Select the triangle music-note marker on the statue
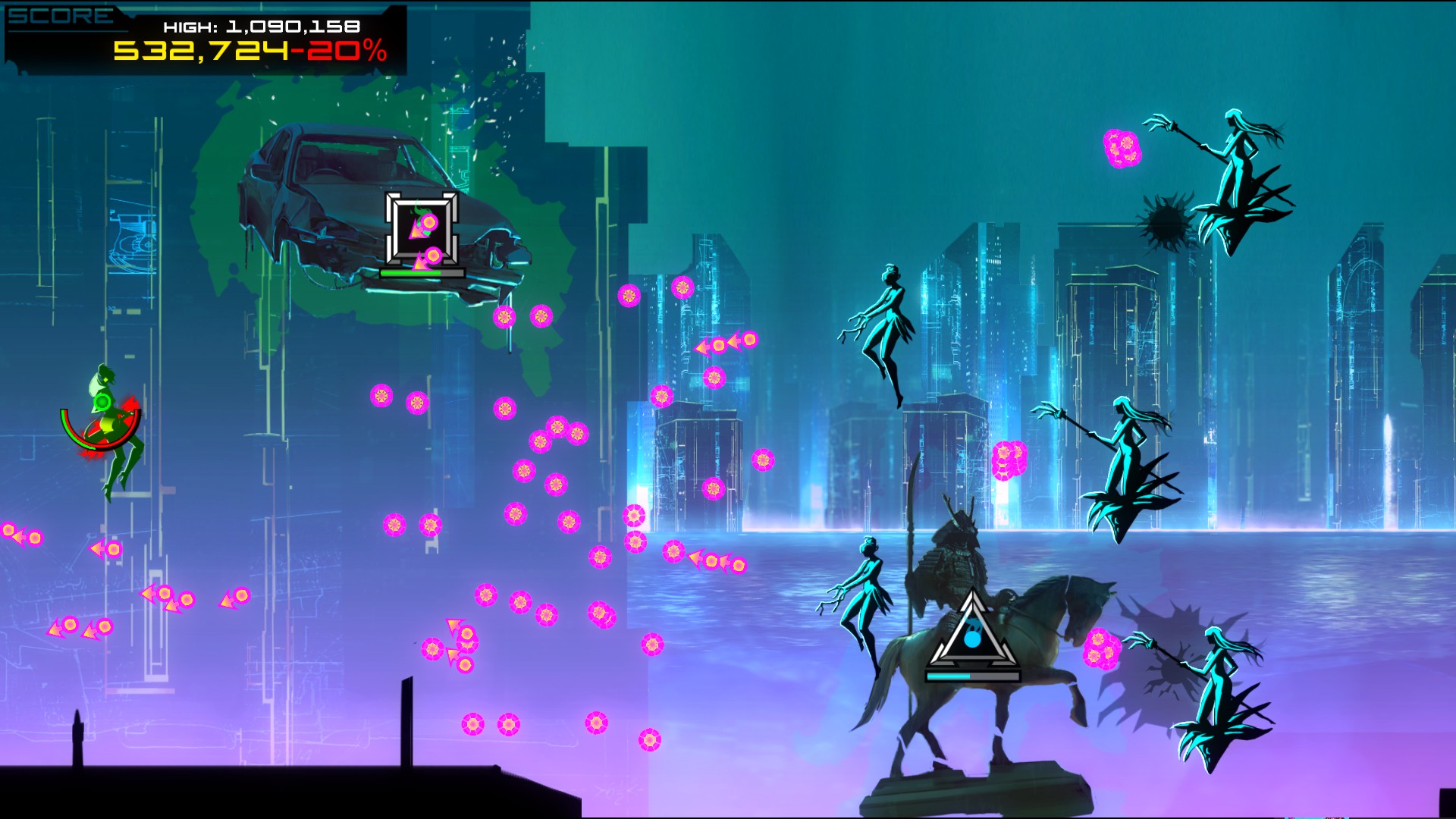 [x=972, y=632]
